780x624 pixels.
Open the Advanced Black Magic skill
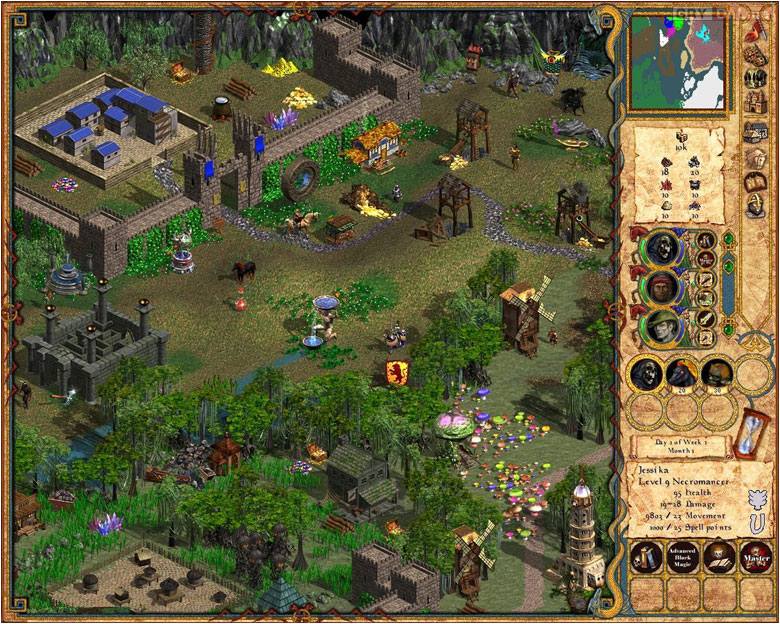coord(683,556)
